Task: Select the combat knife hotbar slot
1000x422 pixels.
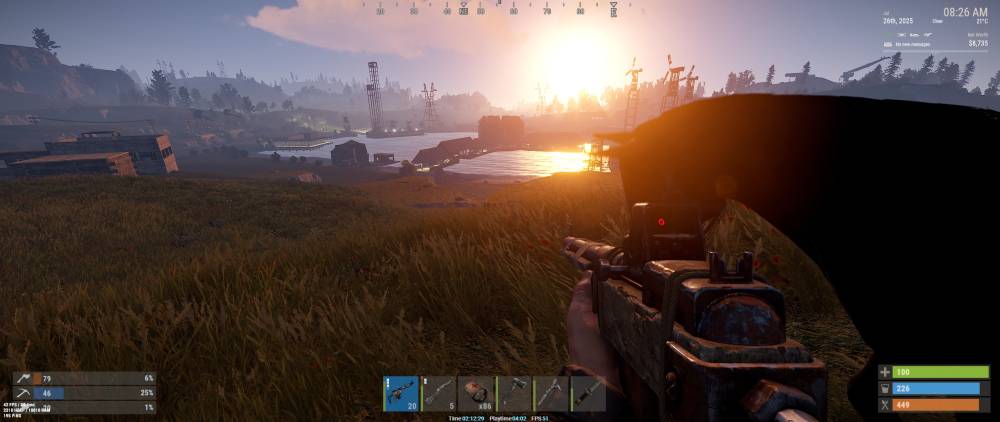Action: pos(588,393)
